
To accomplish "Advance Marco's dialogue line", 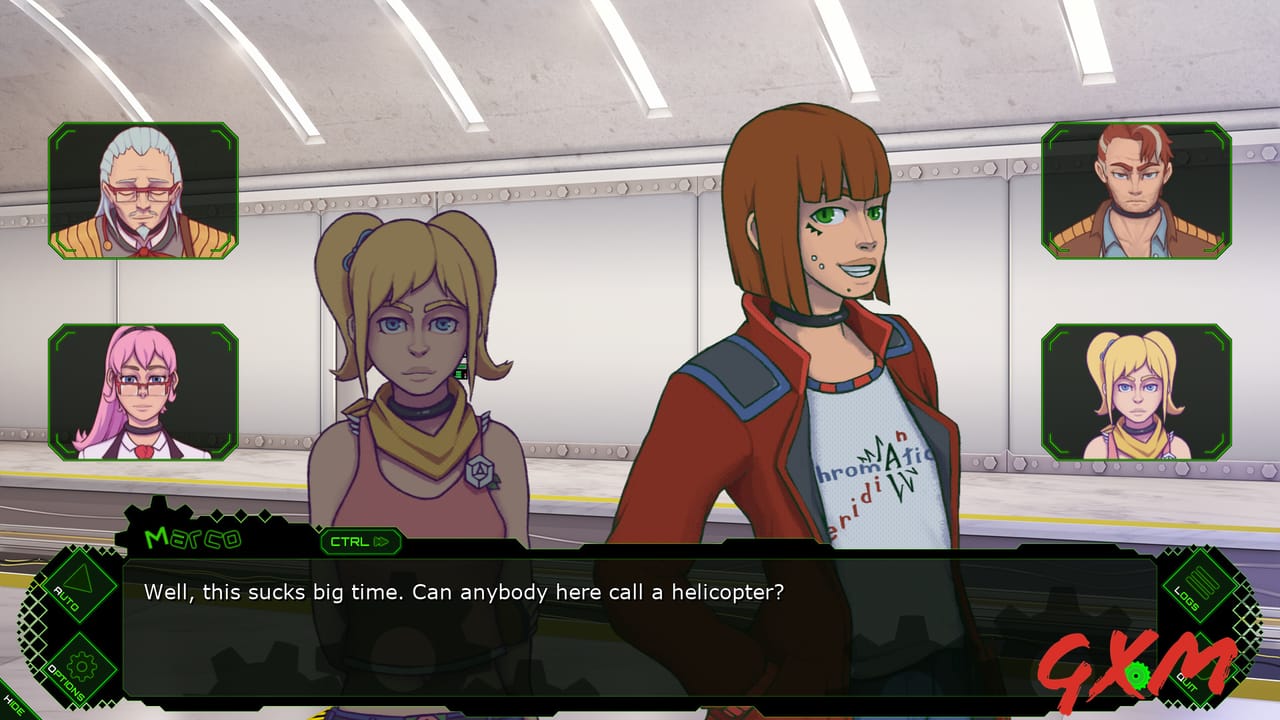I will pyautogui.click(x=640, y=620).
